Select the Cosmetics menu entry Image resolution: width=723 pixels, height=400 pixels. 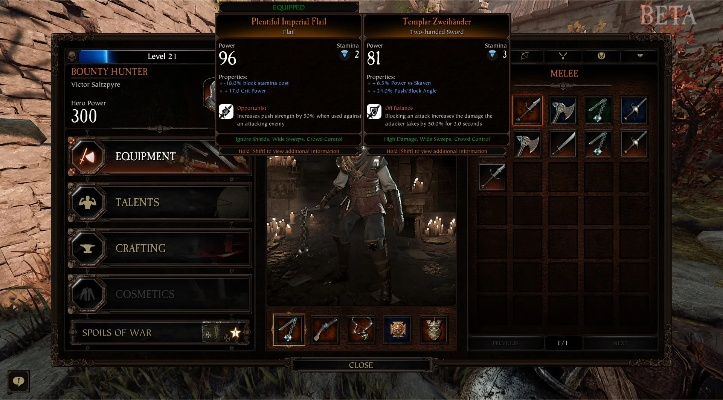coord(158,294)
